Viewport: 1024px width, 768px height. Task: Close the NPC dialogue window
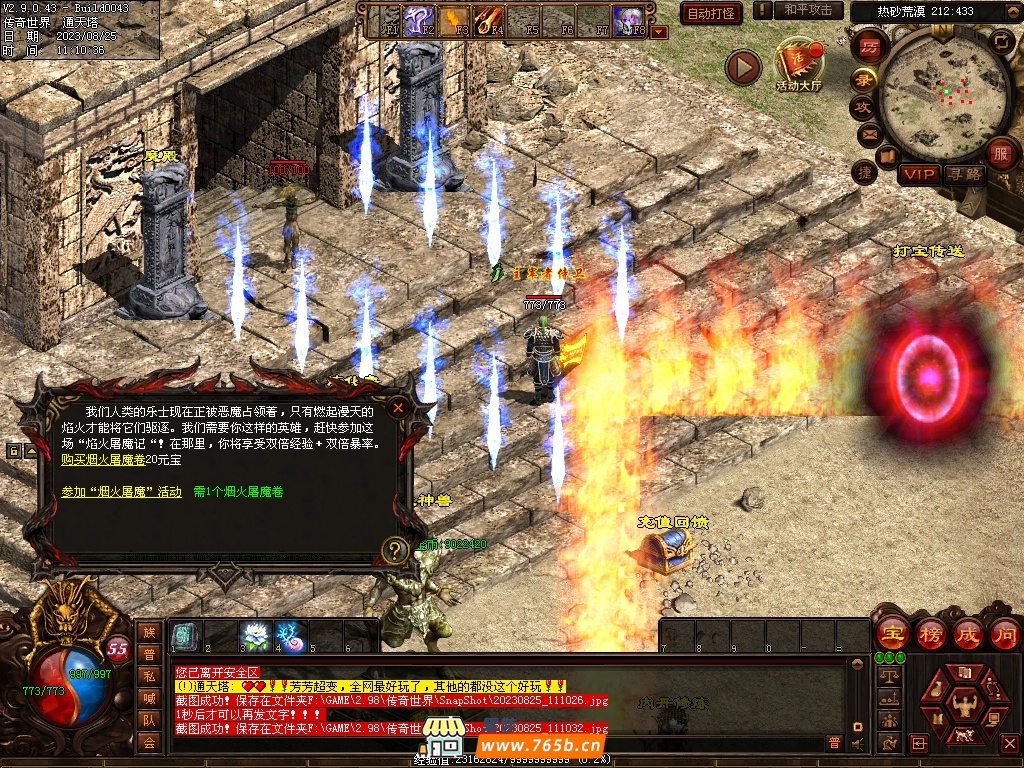point(398,408)
